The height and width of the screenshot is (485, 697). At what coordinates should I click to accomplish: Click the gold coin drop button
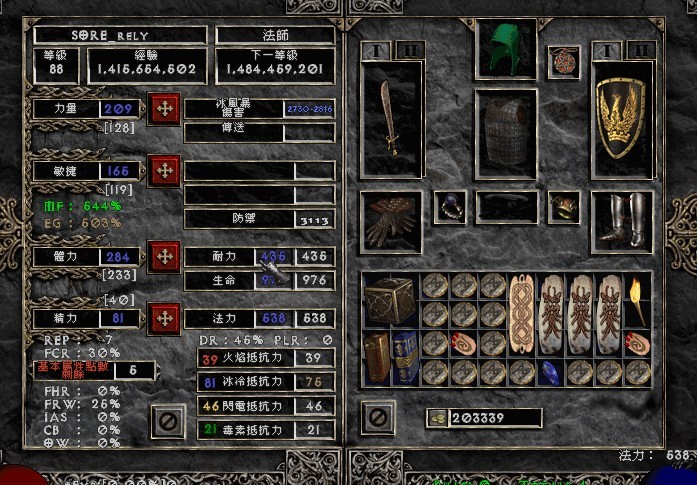(x=437, y=417)
